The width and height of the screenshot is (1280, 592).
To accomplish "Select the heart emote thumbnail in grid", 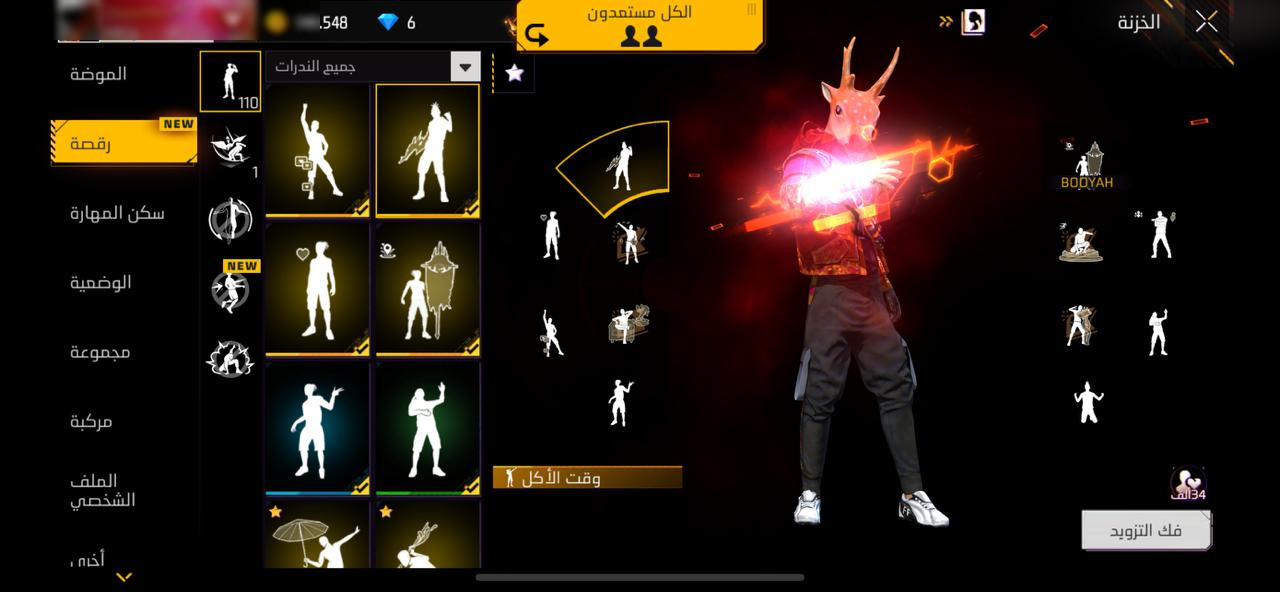I will [x=318, y=290].
